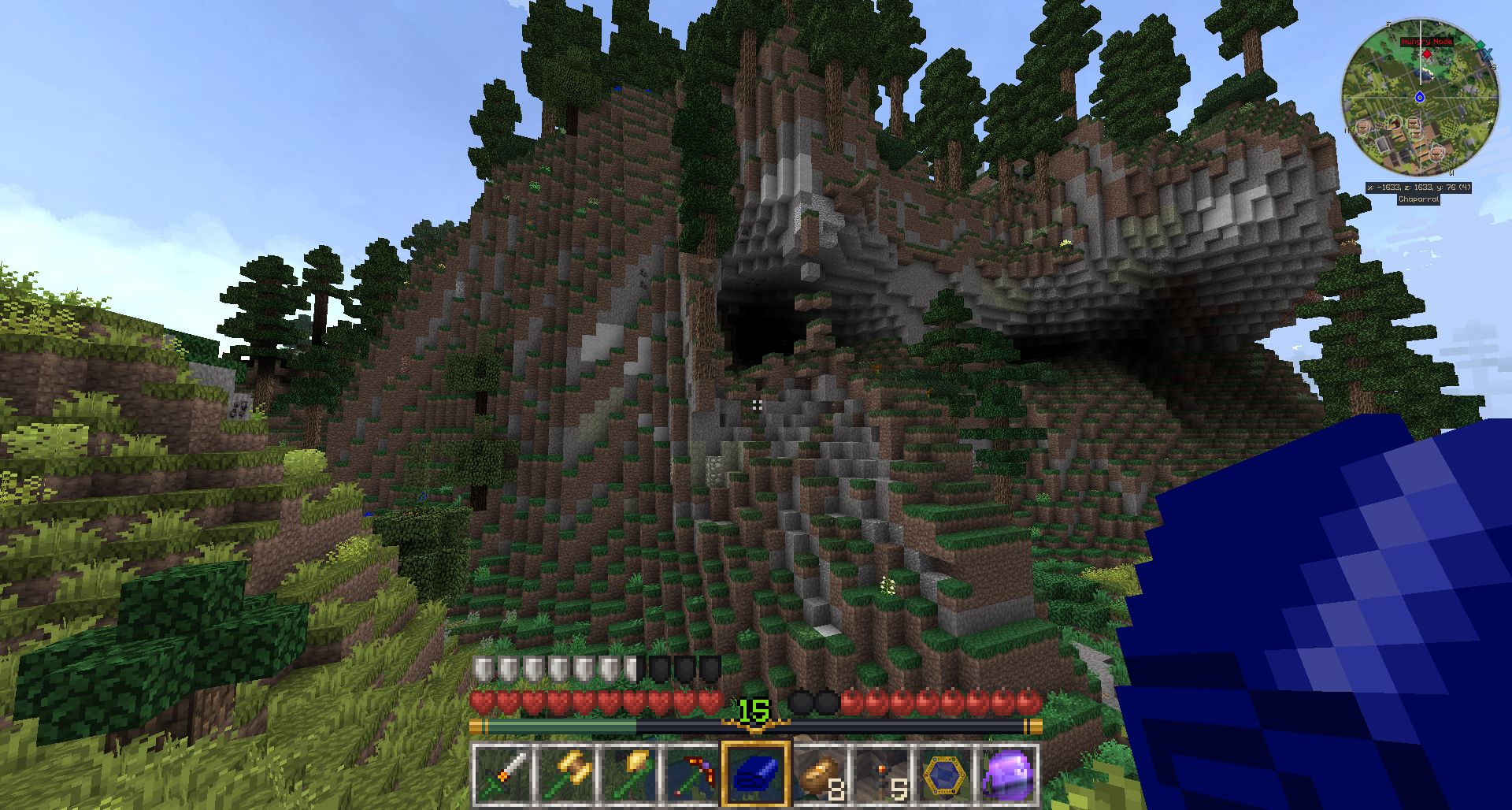Choose the golden shovel in the hotbar

click(x=629, y=775)
